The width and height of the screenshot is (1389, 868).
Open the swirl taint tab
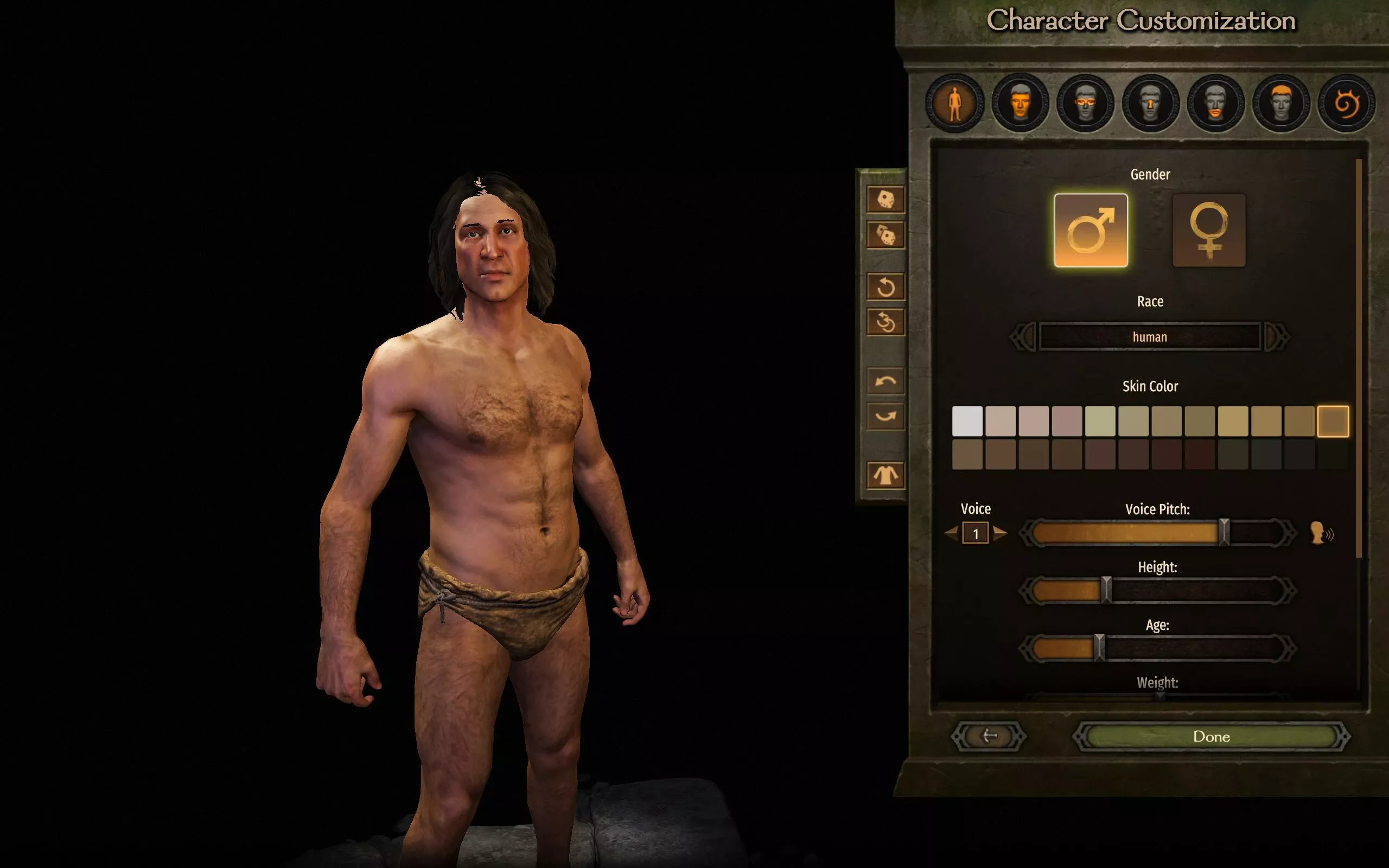(1346, 104)
